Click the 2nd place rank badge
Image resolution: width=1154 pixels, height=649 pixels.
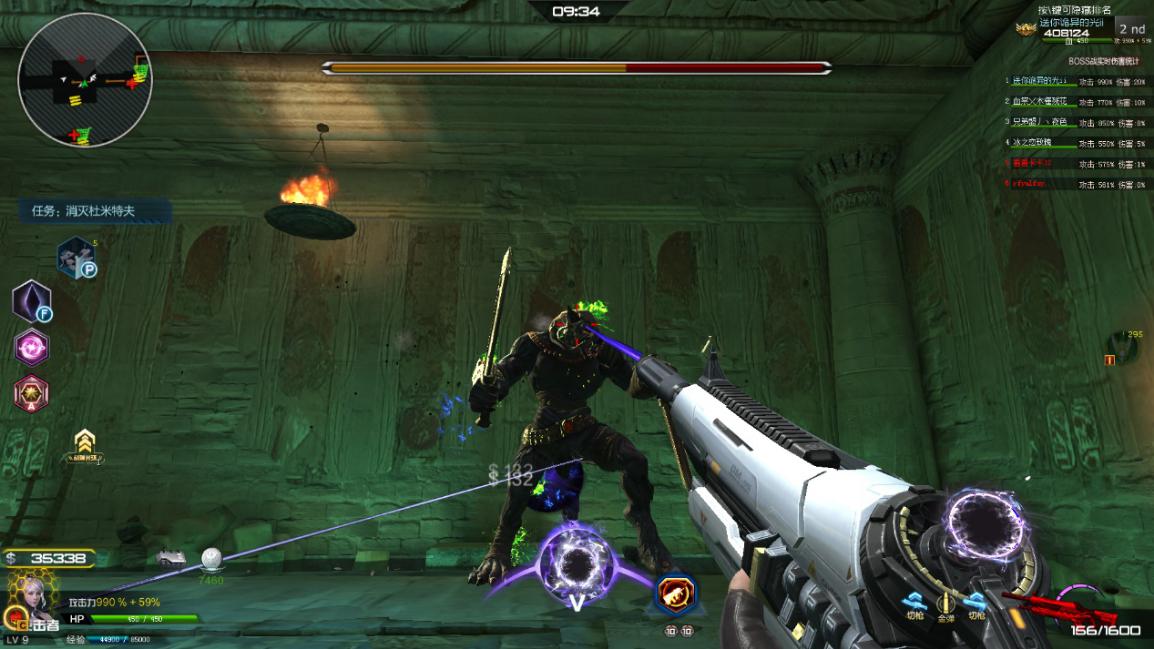pos(1131,29)
